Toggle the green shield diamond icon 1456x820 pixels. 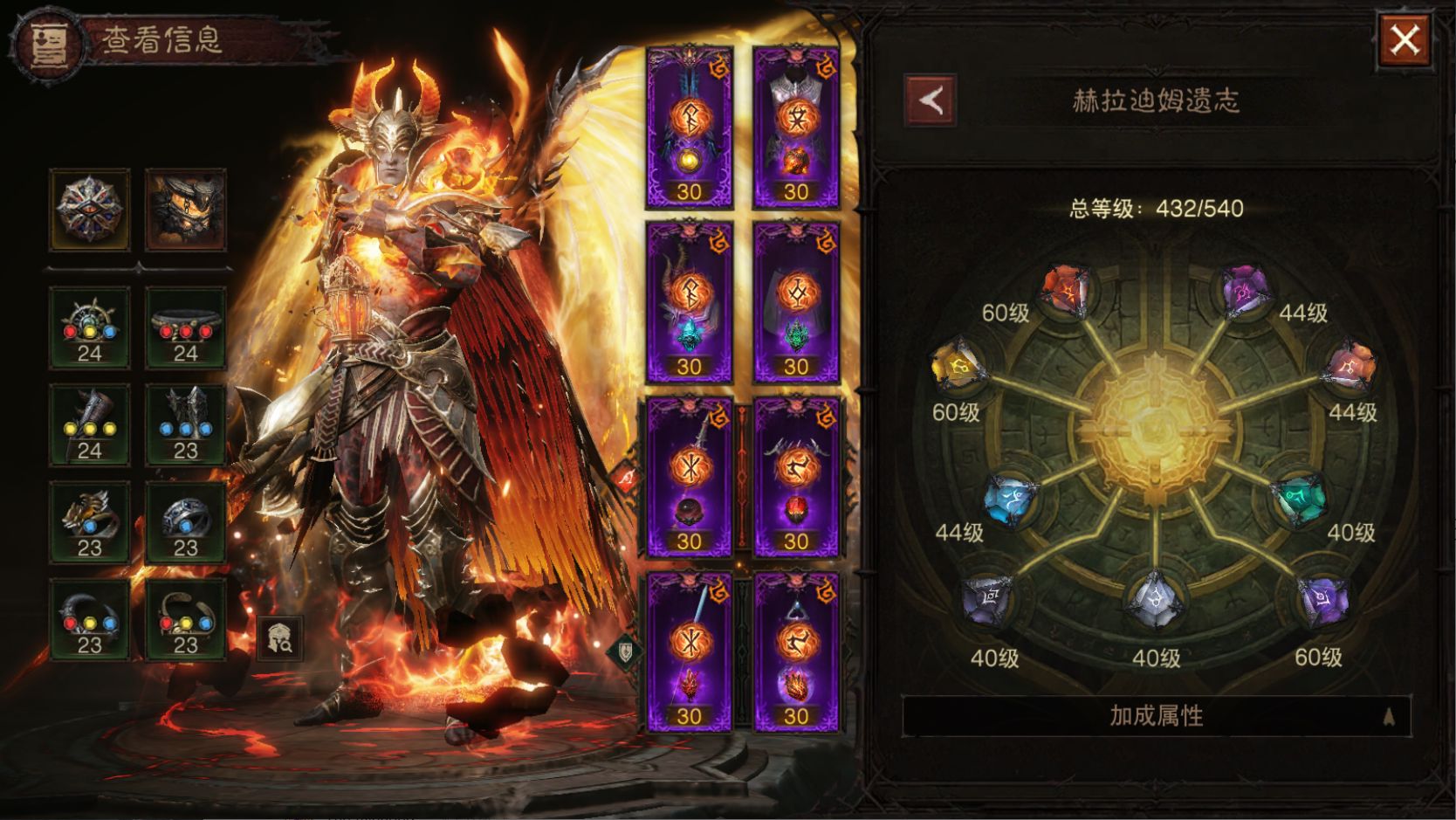625,651
